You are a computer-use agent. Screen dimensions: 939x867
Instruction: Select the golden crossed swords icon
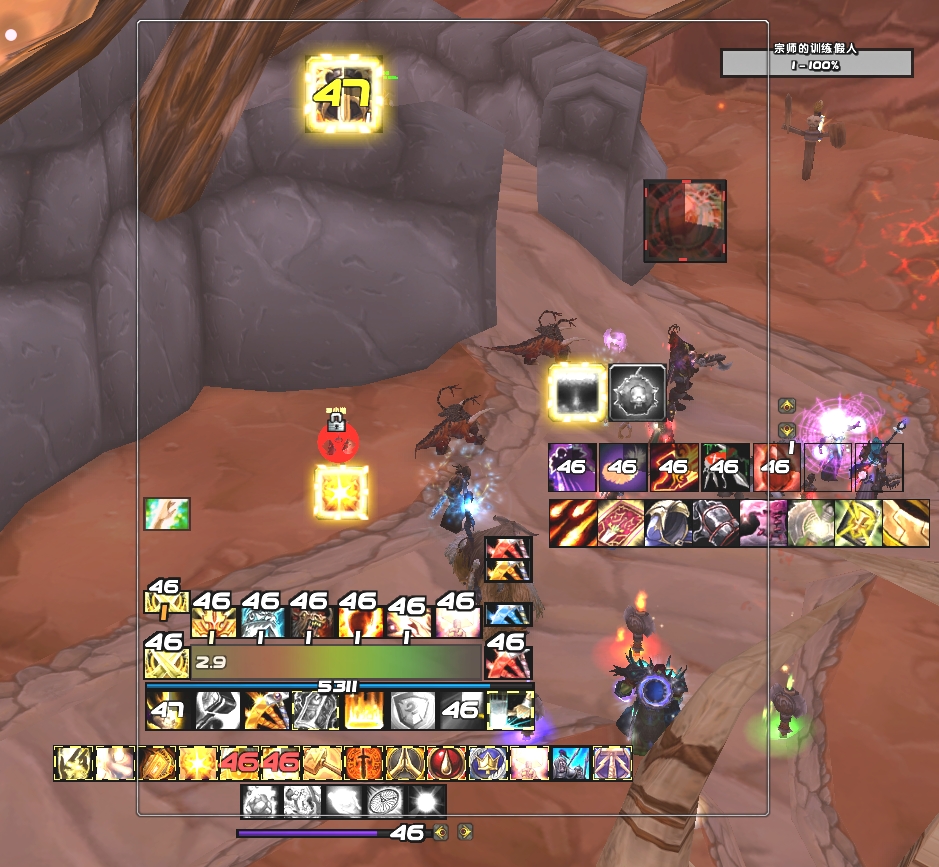click(167, 664)
